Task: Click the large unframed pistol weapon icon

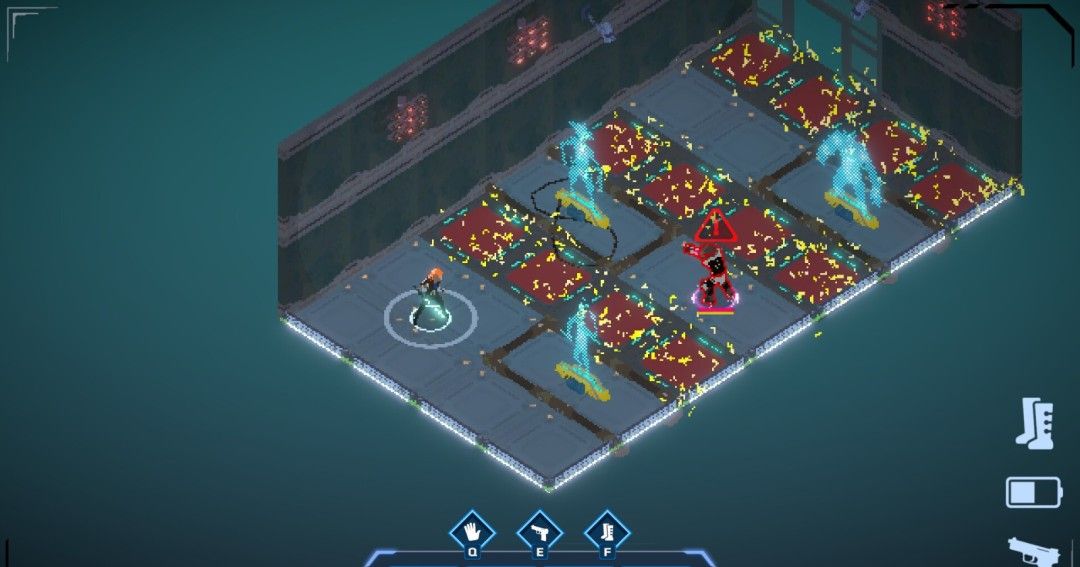Action: pos(1034,551)
